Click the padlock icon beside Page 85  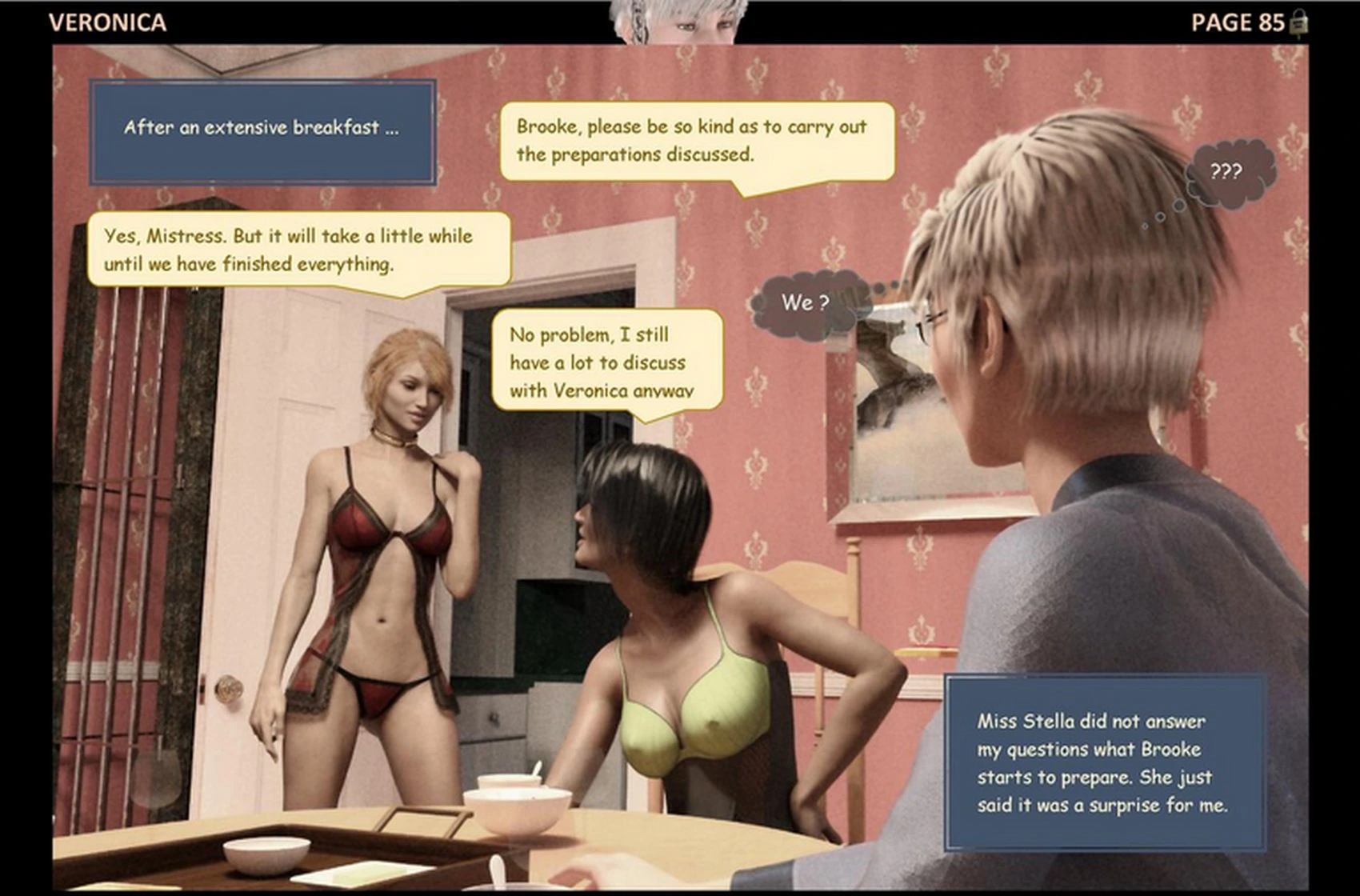1299,22
